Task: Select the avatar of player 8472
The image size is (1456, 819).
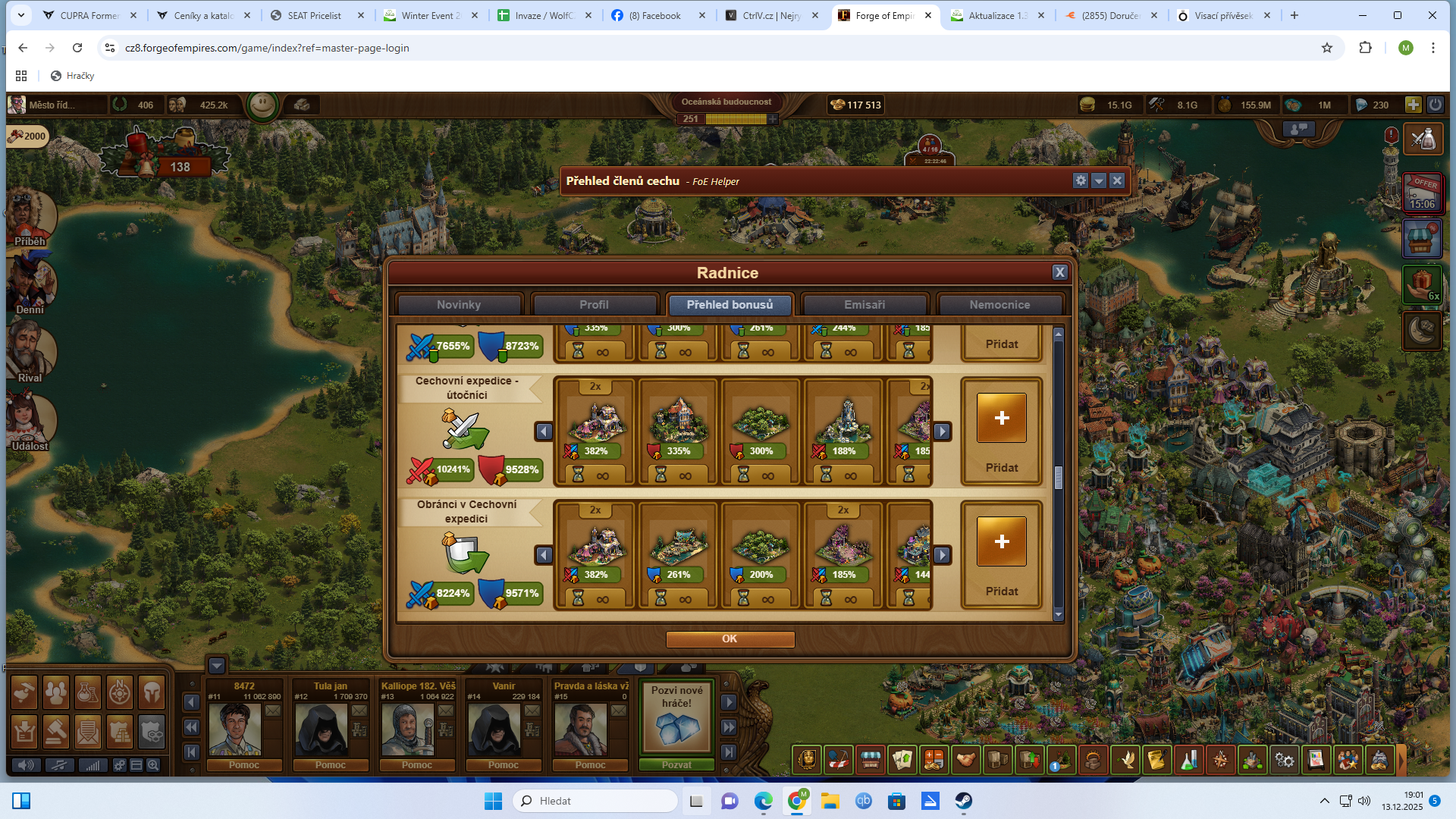Action: coord(235,729)
